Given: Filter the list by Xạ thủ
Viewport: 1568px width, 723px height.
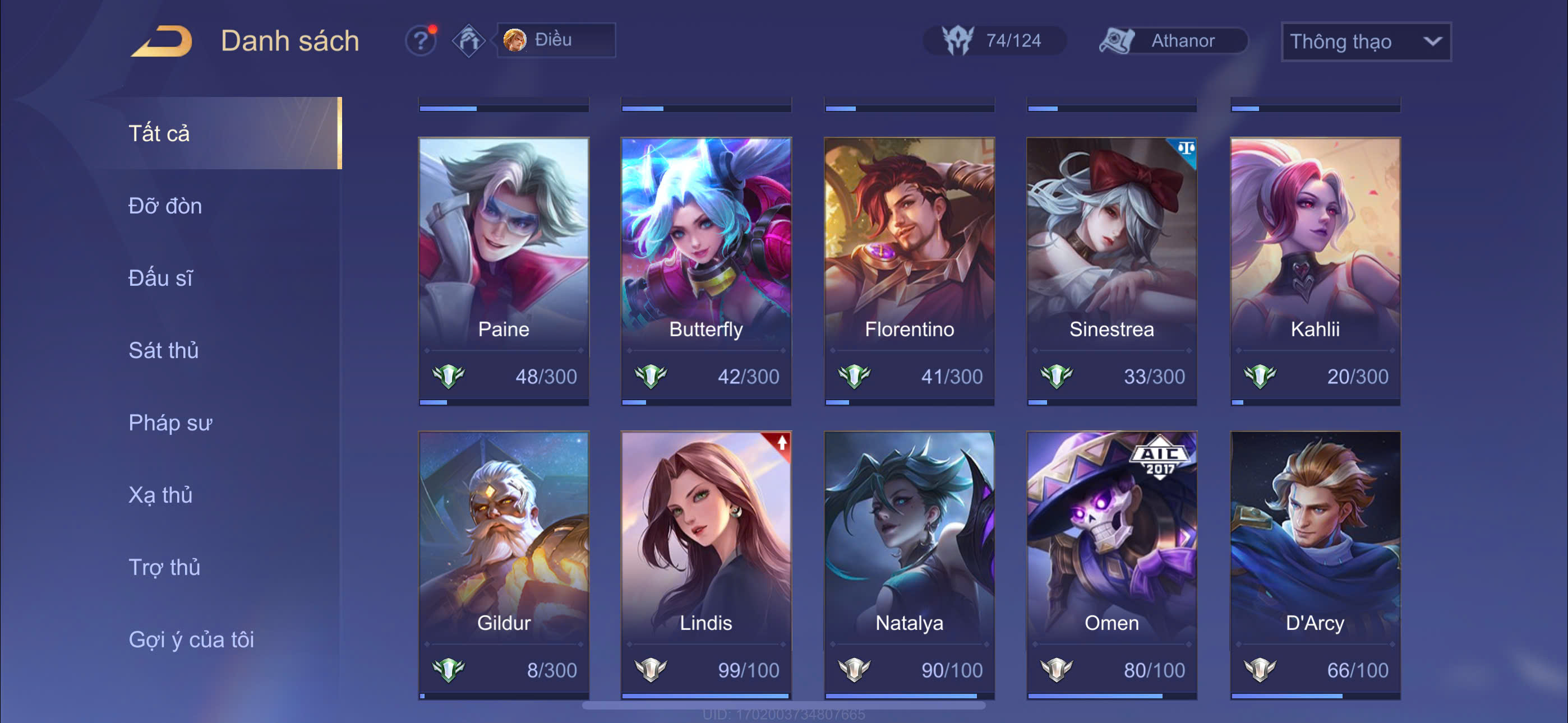Looking at the screenshot, I should pyautogui.click(x=161, y=495).
